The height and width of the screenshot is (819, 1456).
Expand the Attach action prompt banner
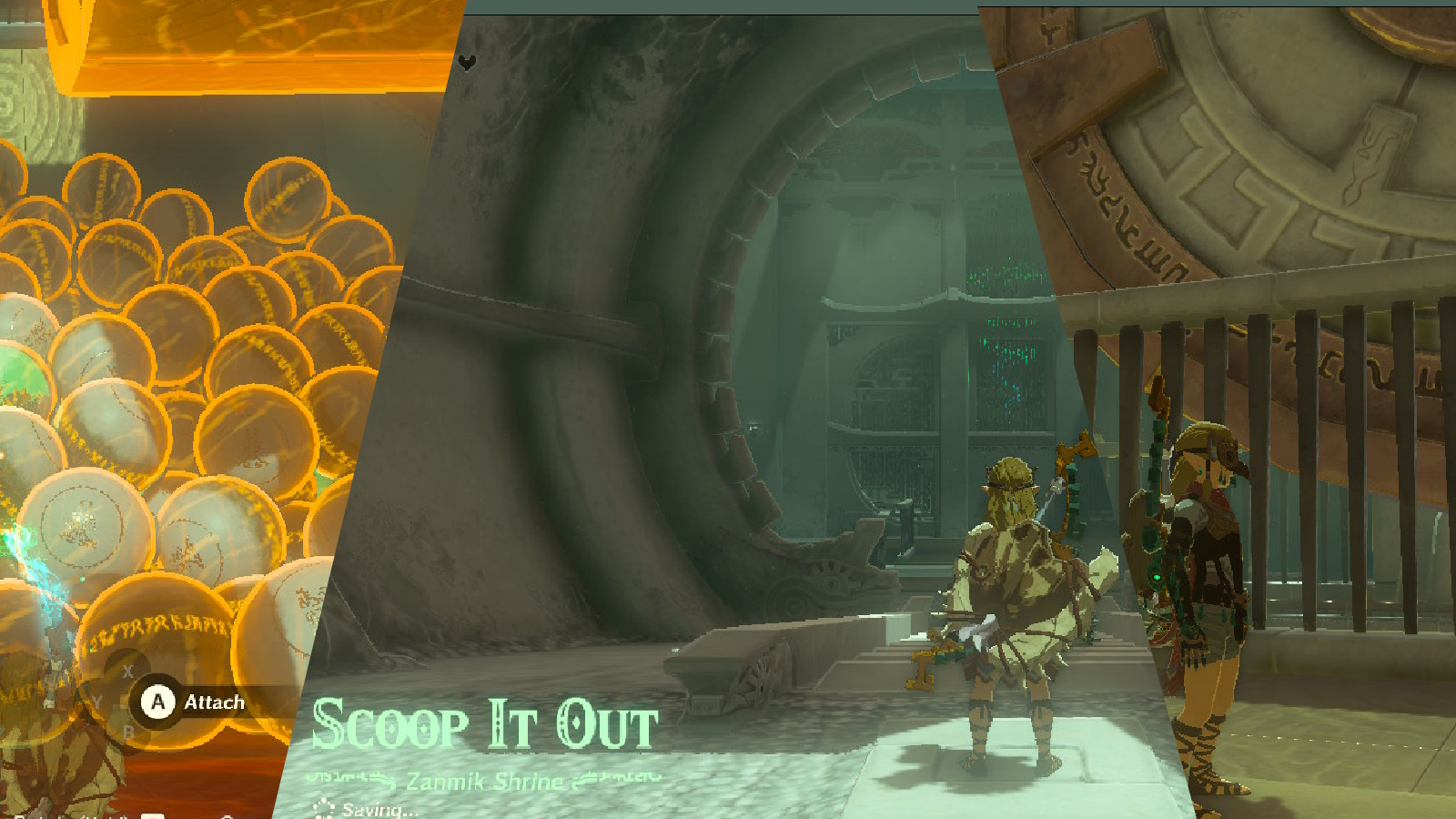coord(196,702)
